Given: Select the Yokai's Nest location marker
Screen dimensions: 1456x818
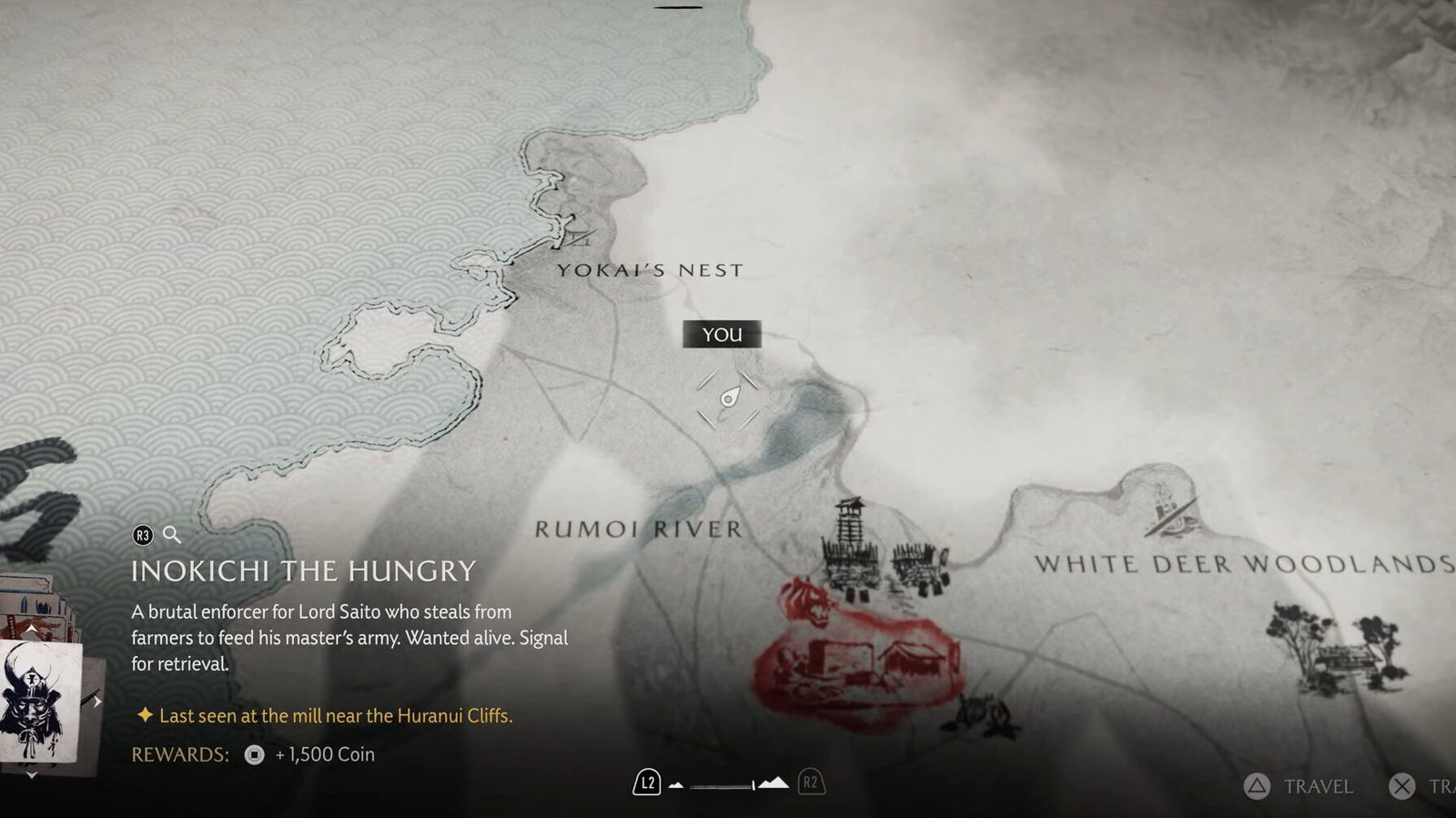Looking at the screenshot, I should coord(575,237).
